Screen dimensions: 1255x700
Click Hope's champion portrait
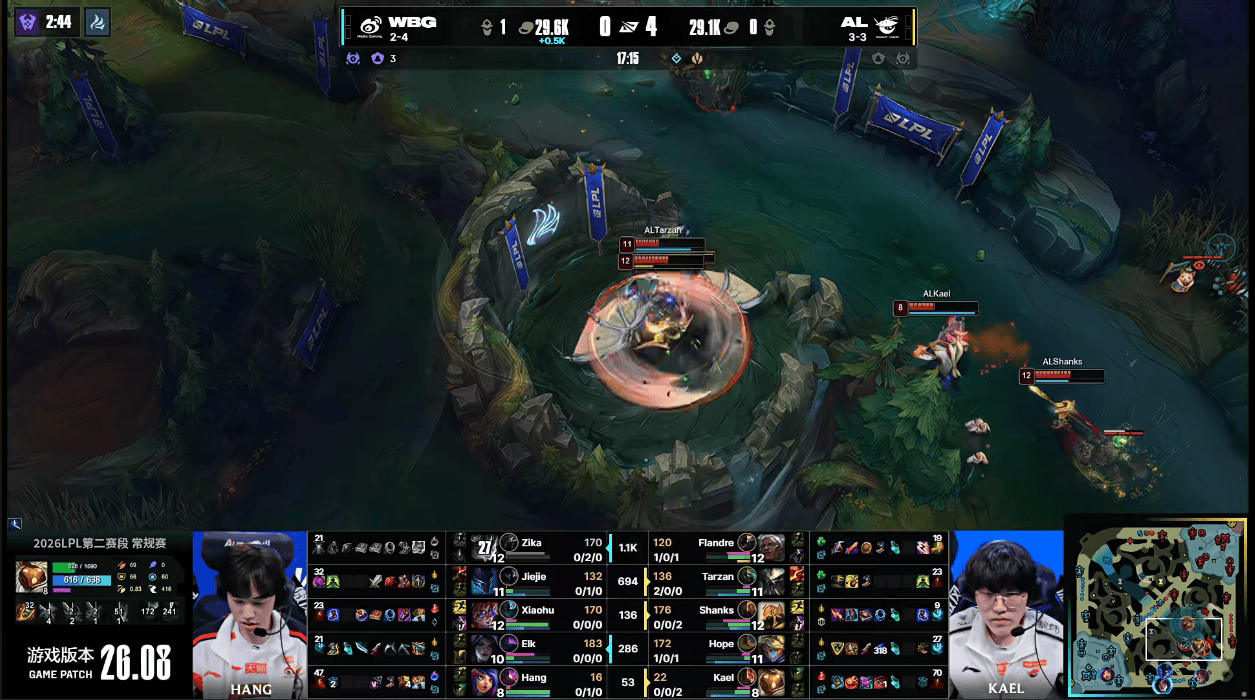click(772, 648)
